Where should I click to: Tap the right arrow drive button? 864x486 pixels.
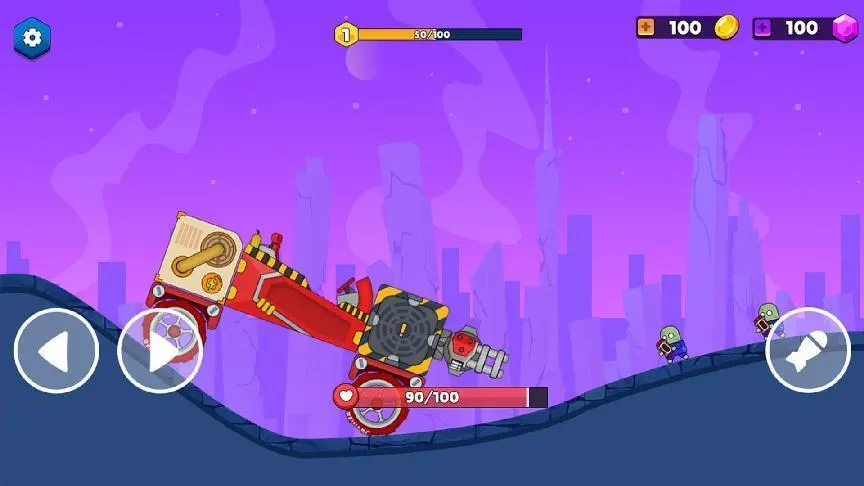pyautogui.click(x=160, y=351)
